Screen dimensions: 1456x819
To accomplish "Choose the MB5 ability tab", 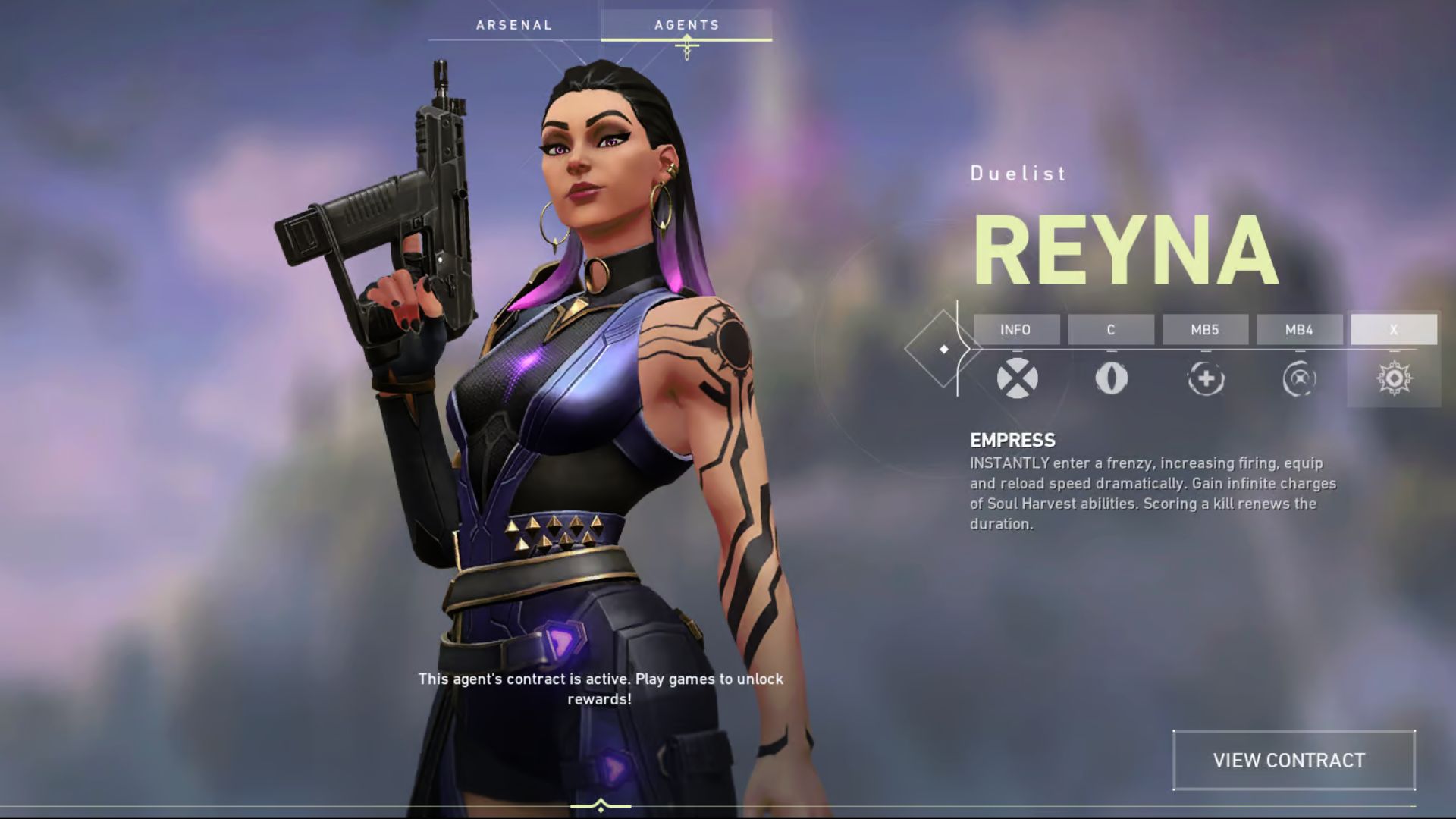I will [1205, 330].
